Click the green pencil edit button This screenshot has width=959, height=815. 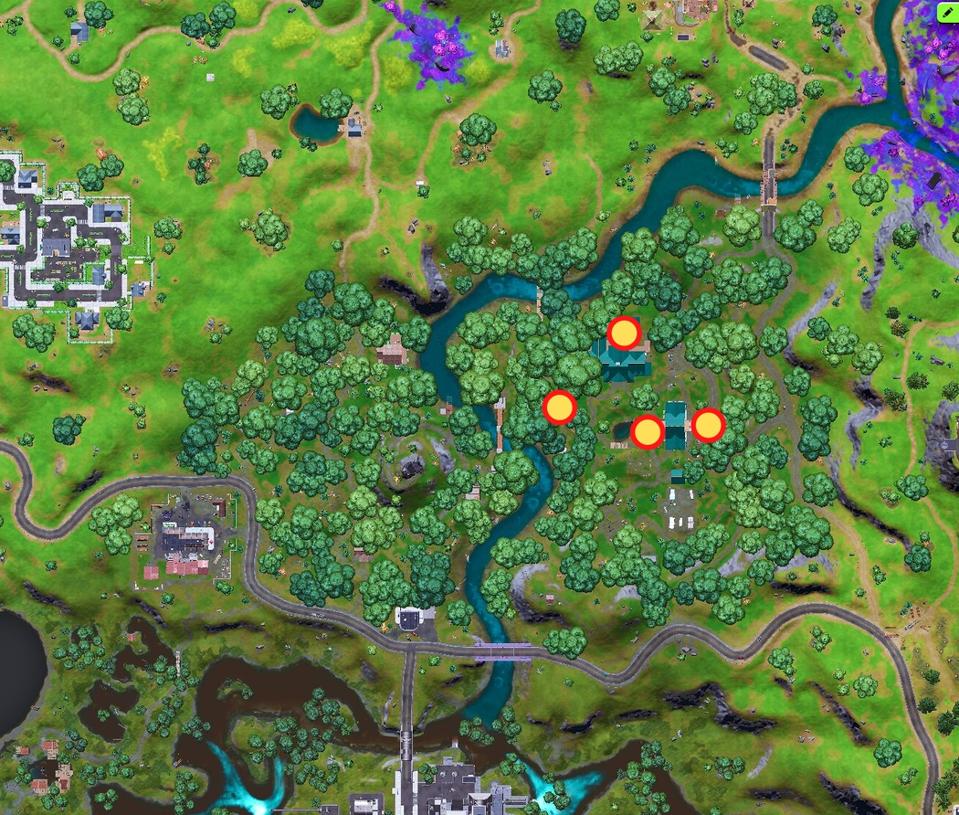coord(947,12)
